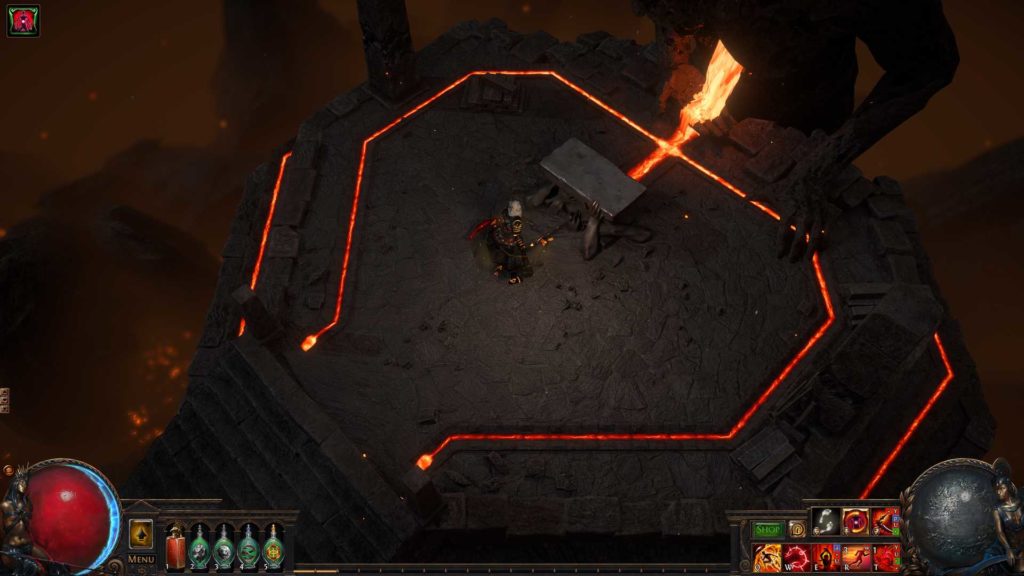Open the green Shop button
This screenshot has width=1024, height=576.
[768, 529]
